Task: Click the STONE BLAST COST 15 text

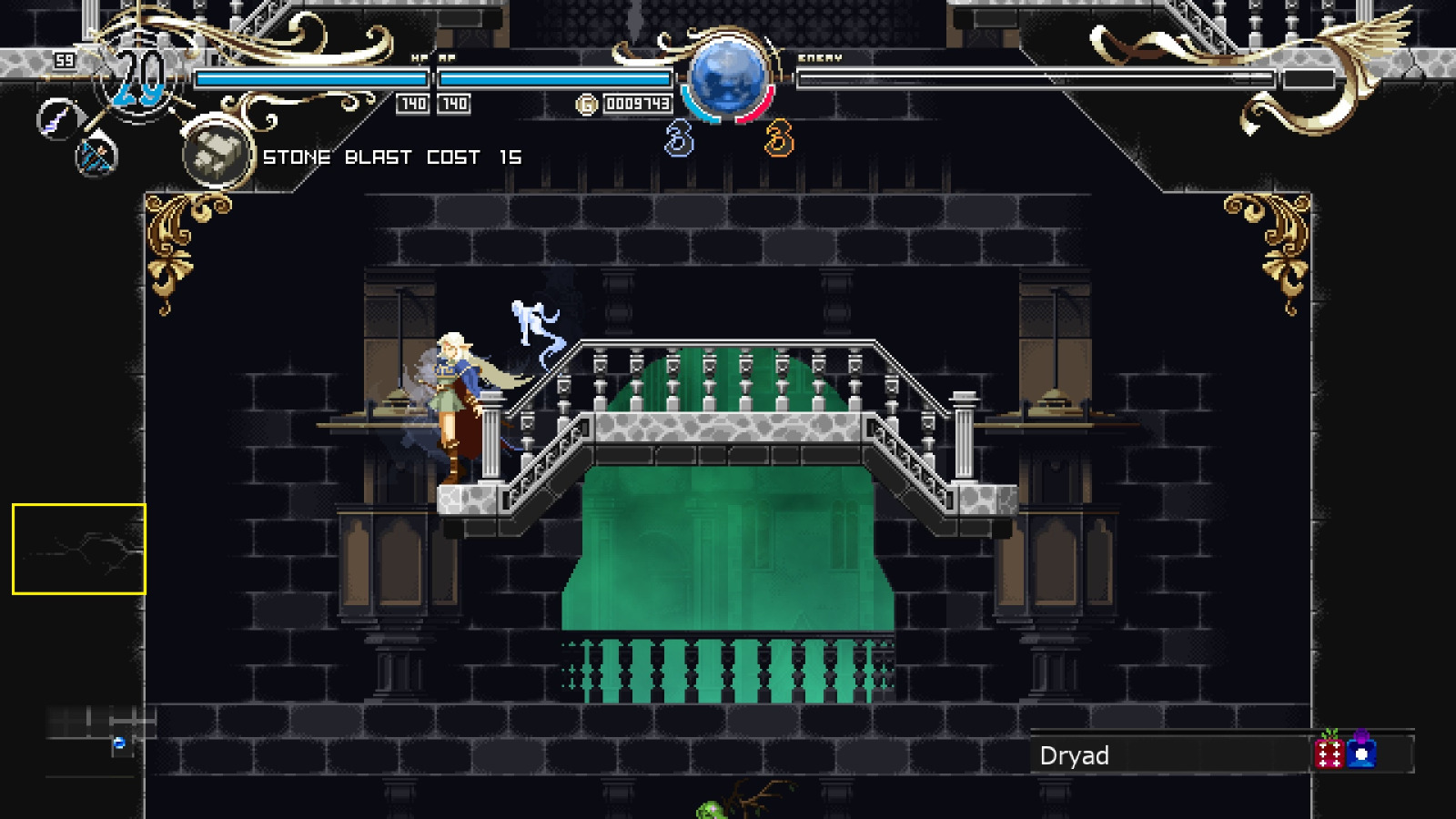Action: coord(391,157)
